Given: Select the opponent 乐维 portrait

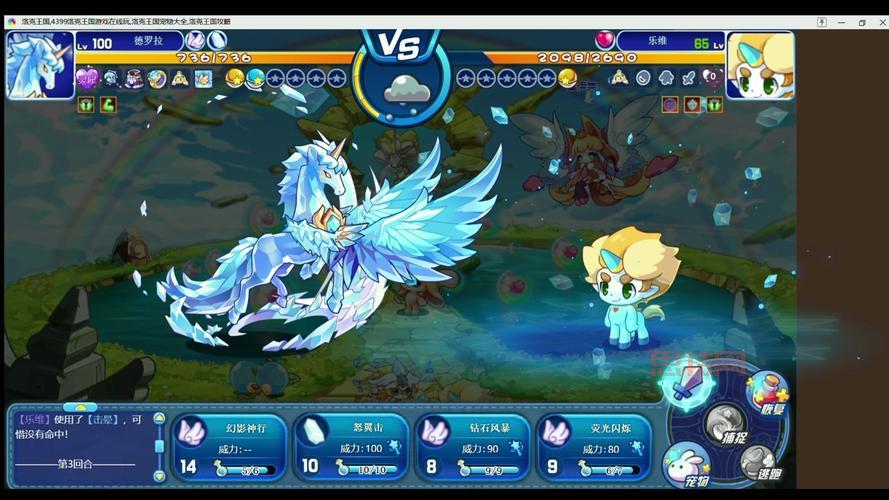Looking at the screenshot, I should (x=760, y=65).
